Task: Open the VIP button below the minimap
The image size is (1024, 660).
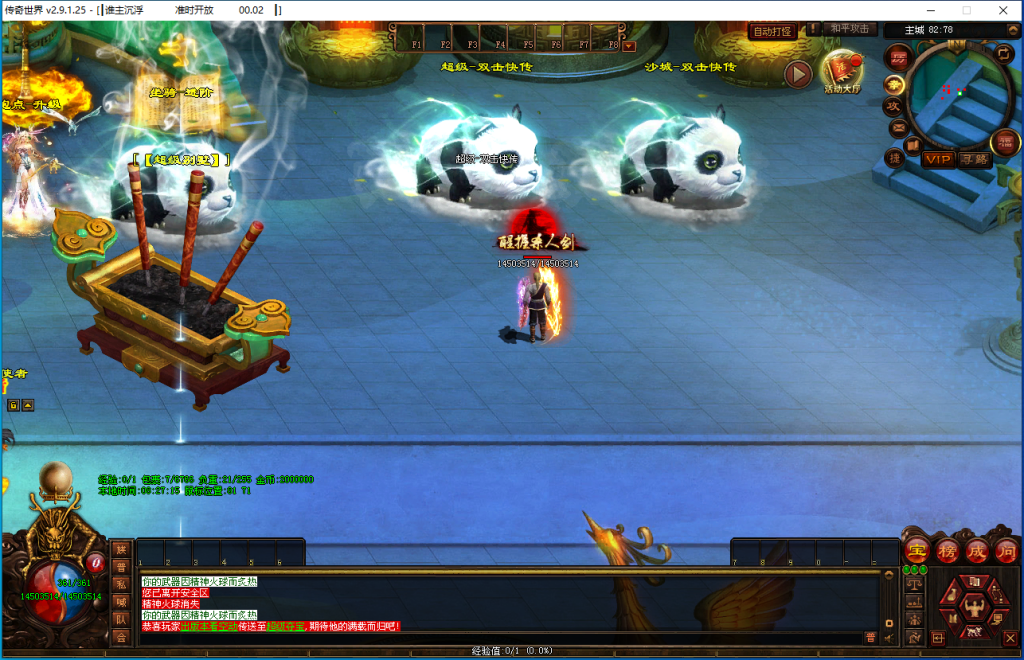Action: (938, 159)
